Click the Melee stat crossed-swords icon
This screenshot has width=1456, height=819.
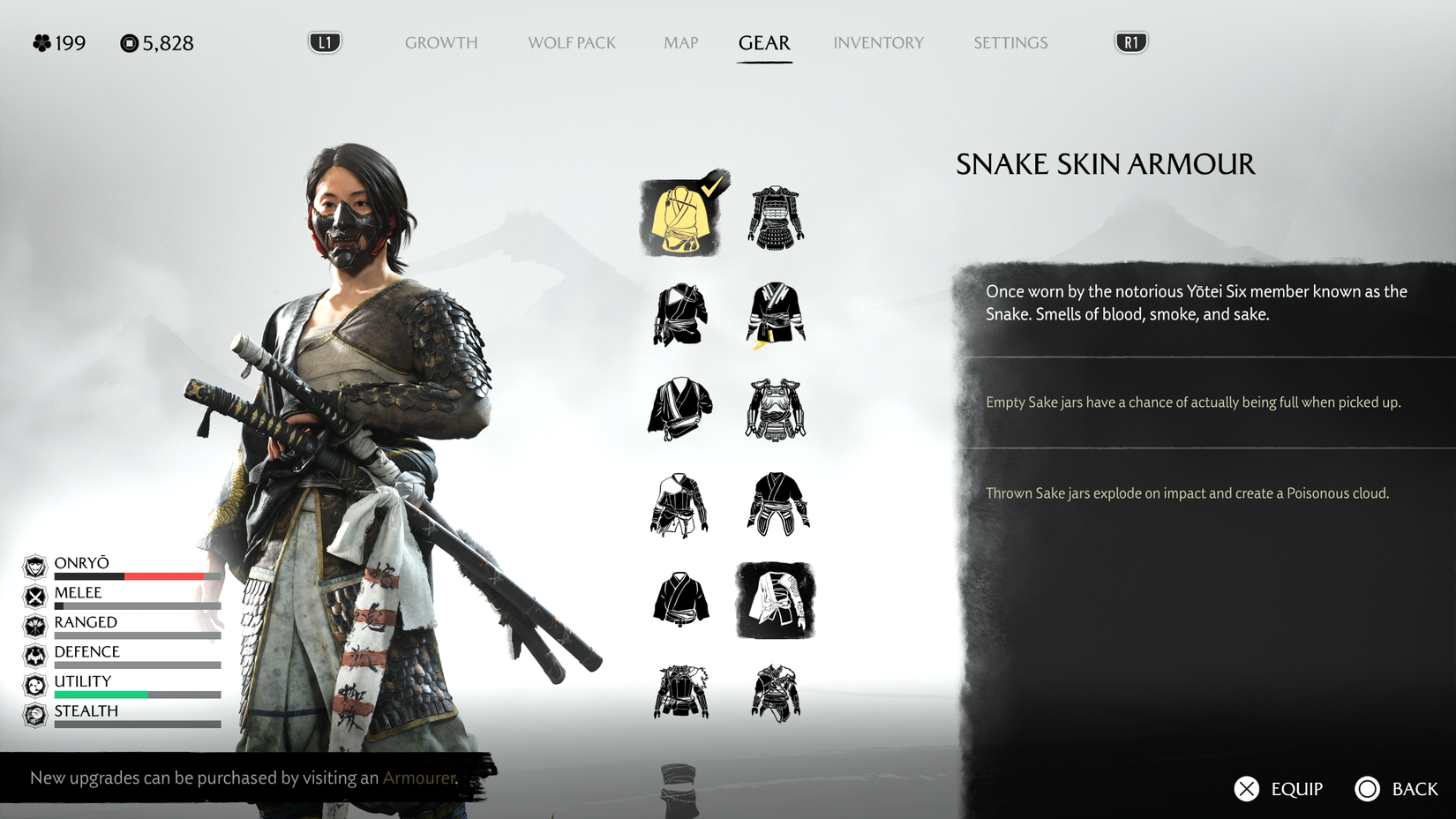(x=34, y=595)
